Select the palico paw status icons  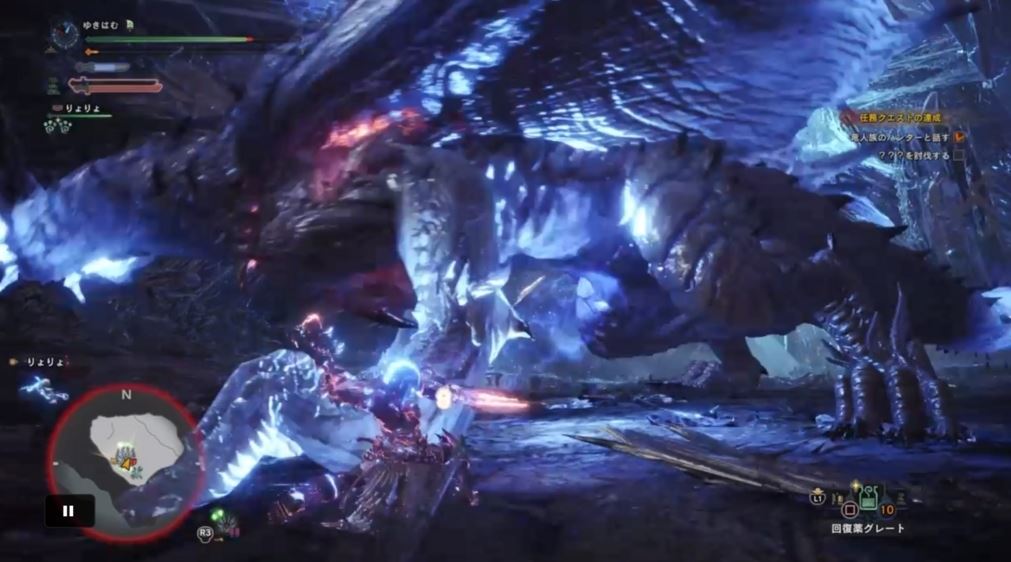56,126
